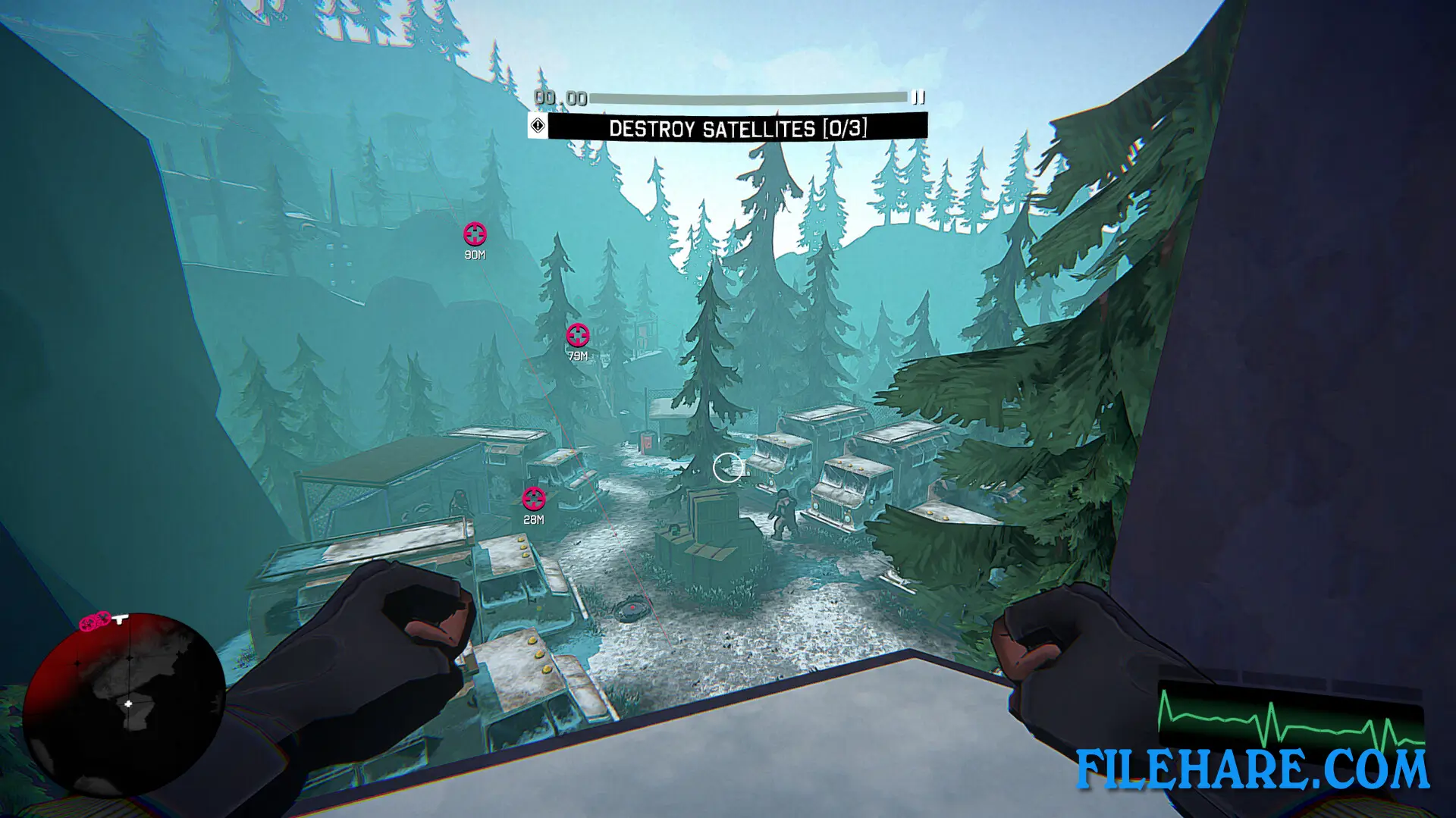Image resolution: width=1456 pixels, height=818 pixels.
Task: Toggle the circular aiming reticle at screen center
Action: click(730, 467)
